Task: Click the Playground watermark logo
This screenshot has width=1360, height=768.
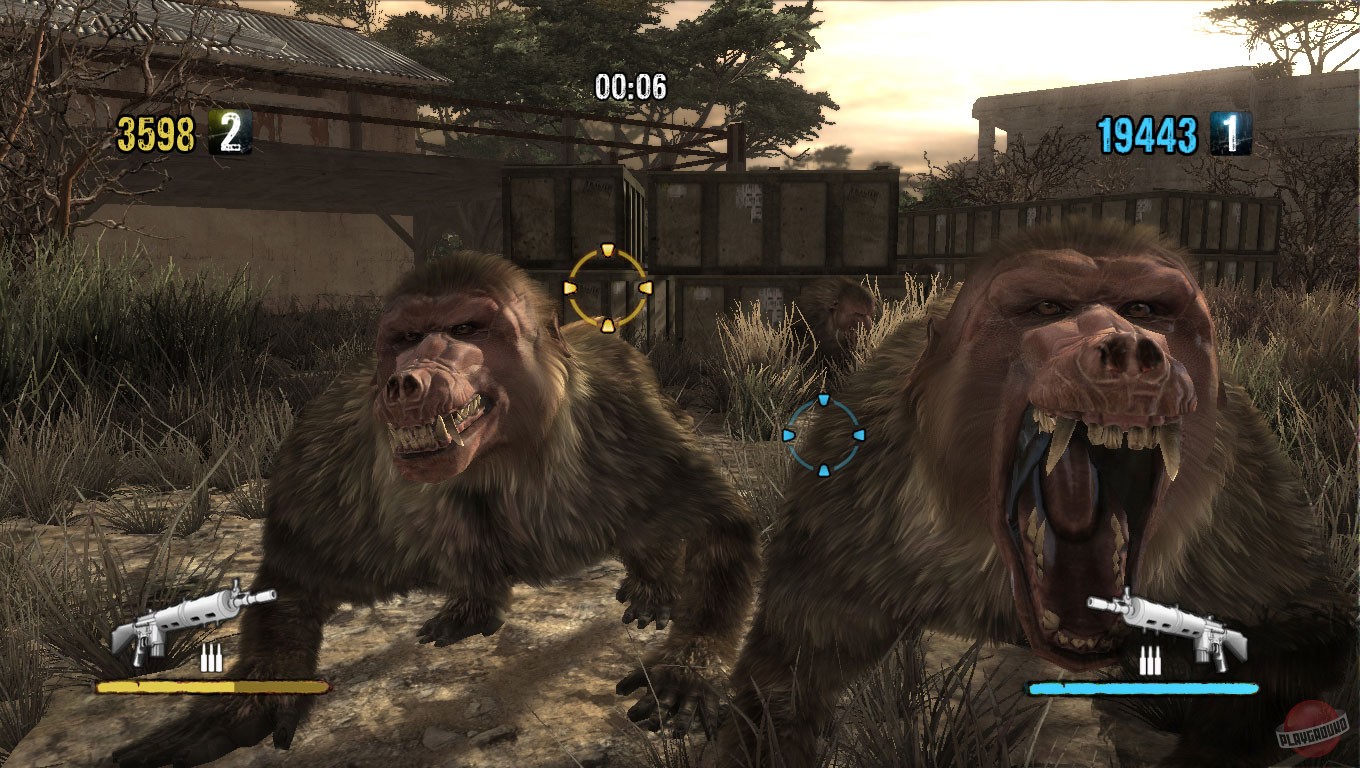Action: [1313, 728]
